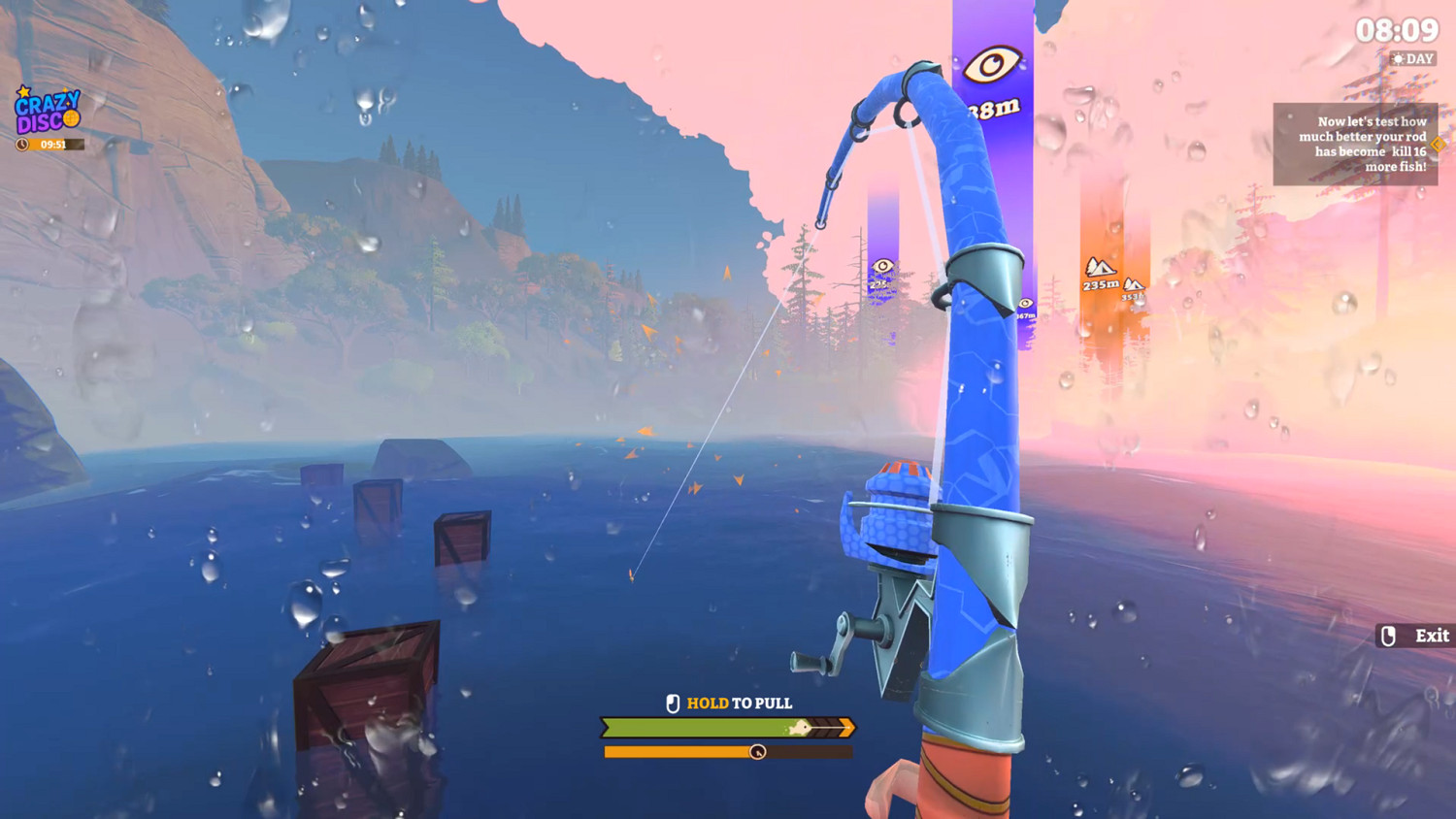The image size is (1456, 819).
Task: Click the 38m eye waypoint banner
Action: click(994, 87)
